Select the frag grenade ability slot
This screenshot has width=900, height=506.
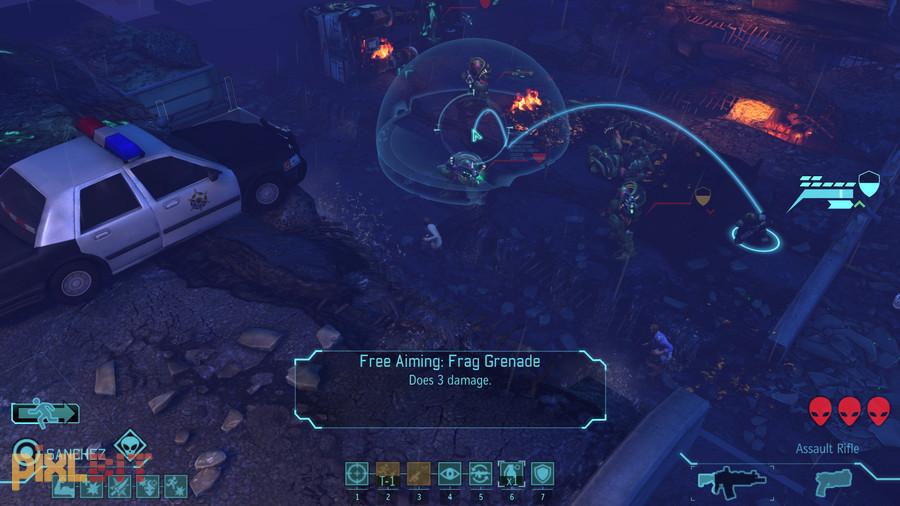pyautogui.click(x=511, y=472)
